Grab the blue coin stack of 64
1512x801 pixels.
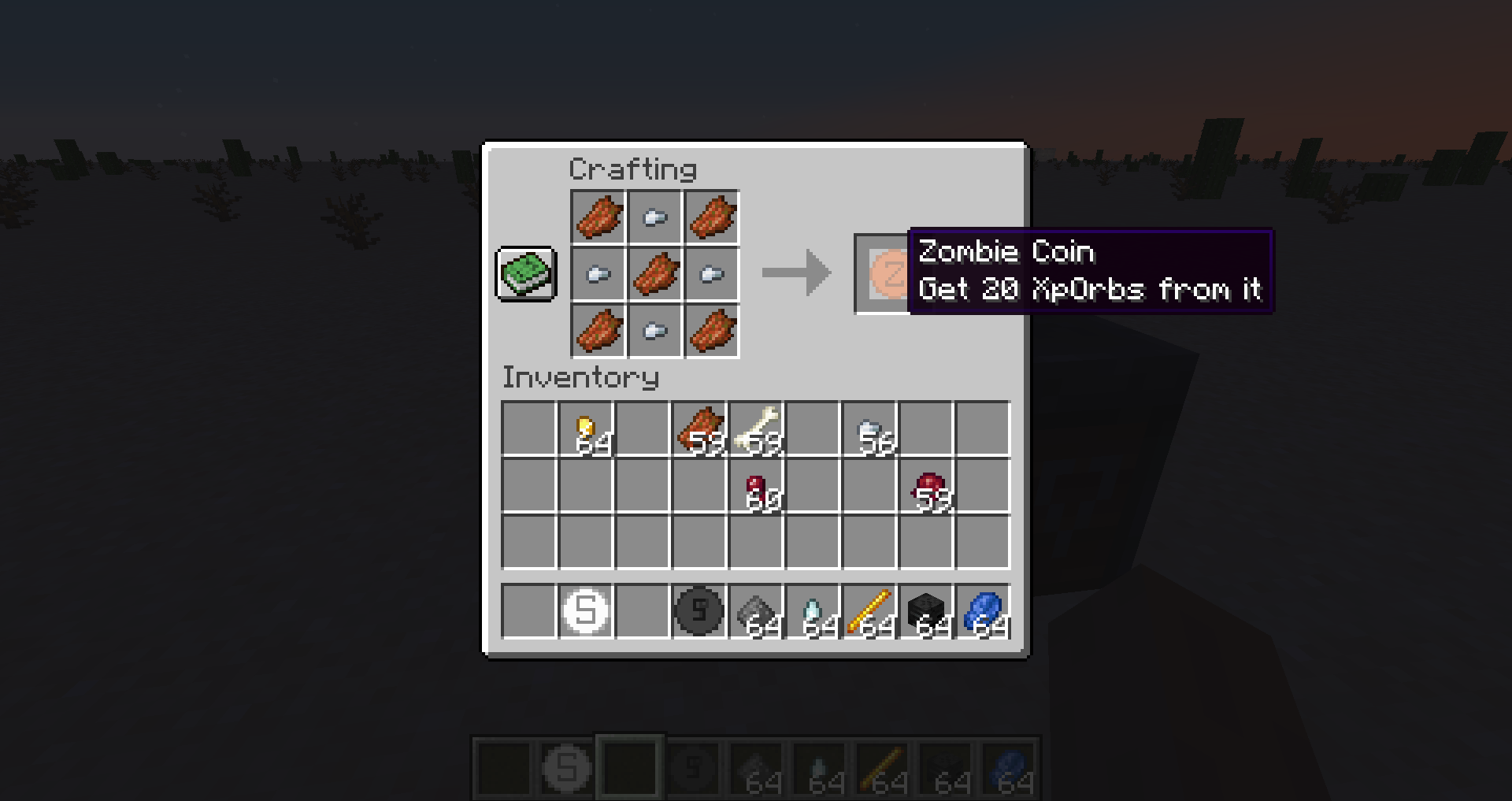coord(986,613)
